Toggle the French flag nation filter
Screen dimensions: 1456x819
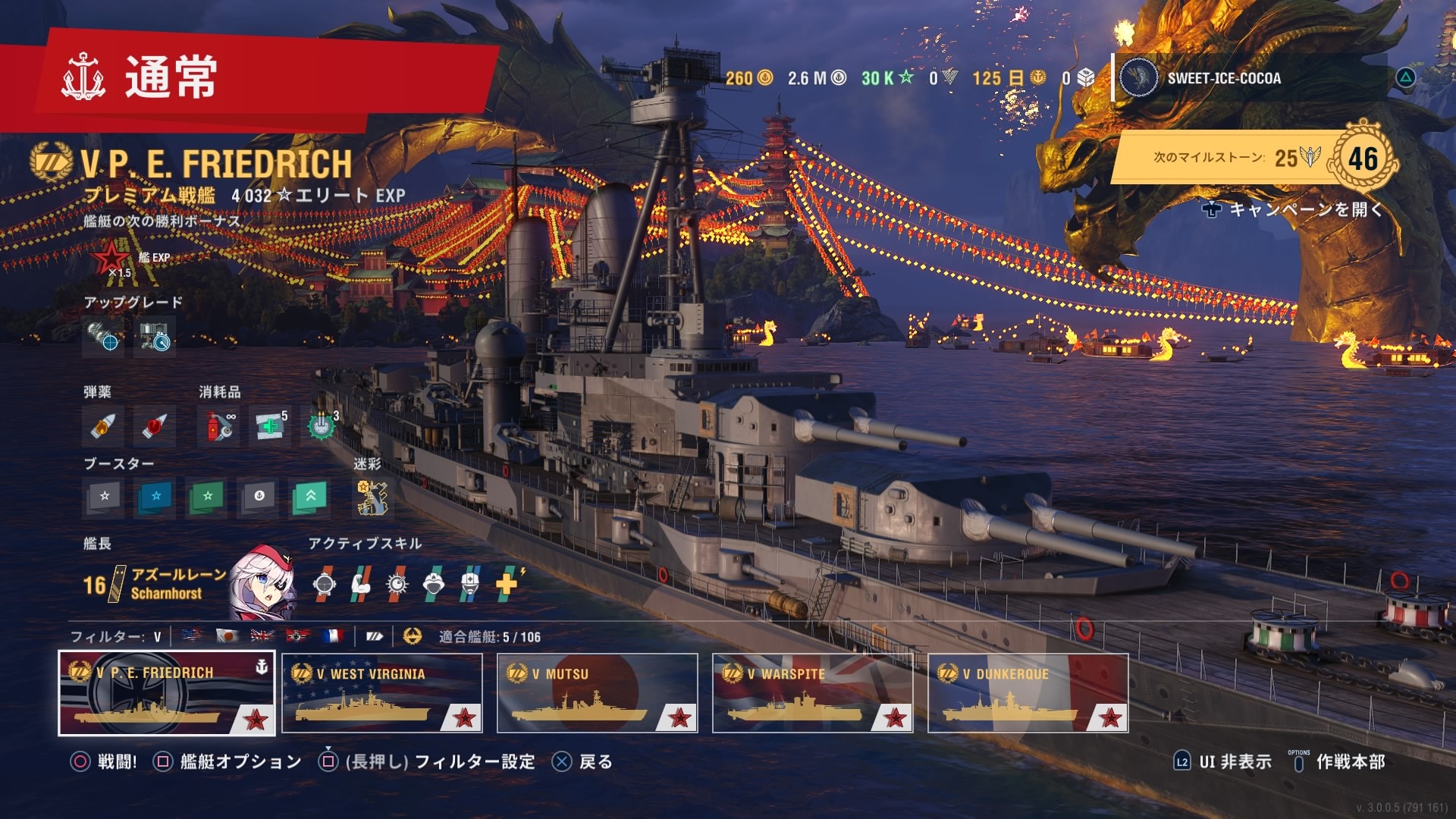(331, 636)
